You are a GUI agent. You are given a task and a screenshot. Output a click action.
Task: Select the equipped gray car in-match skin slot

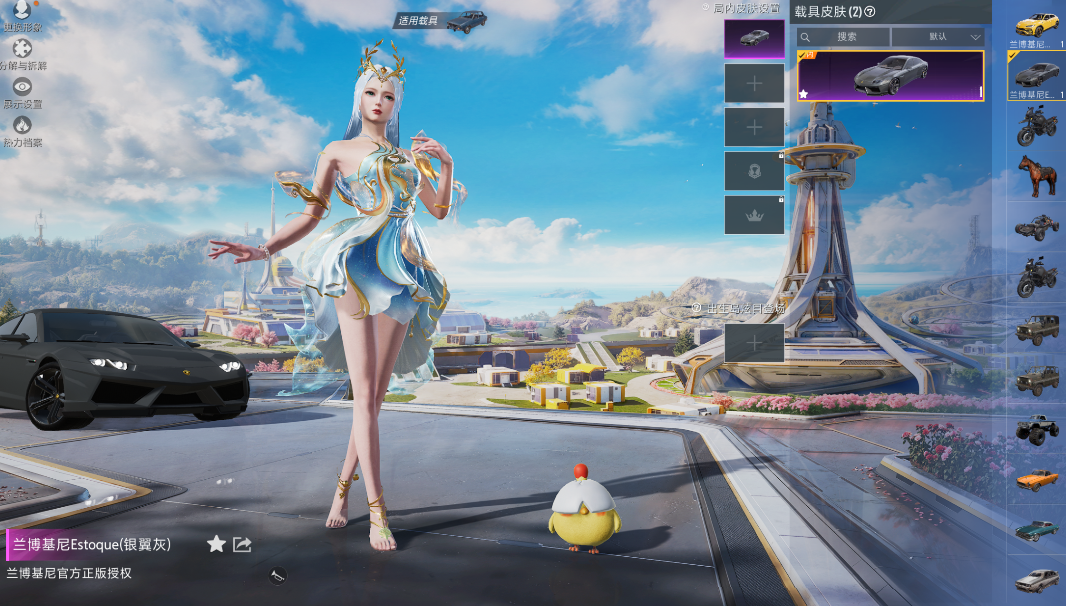pos(754,39)
